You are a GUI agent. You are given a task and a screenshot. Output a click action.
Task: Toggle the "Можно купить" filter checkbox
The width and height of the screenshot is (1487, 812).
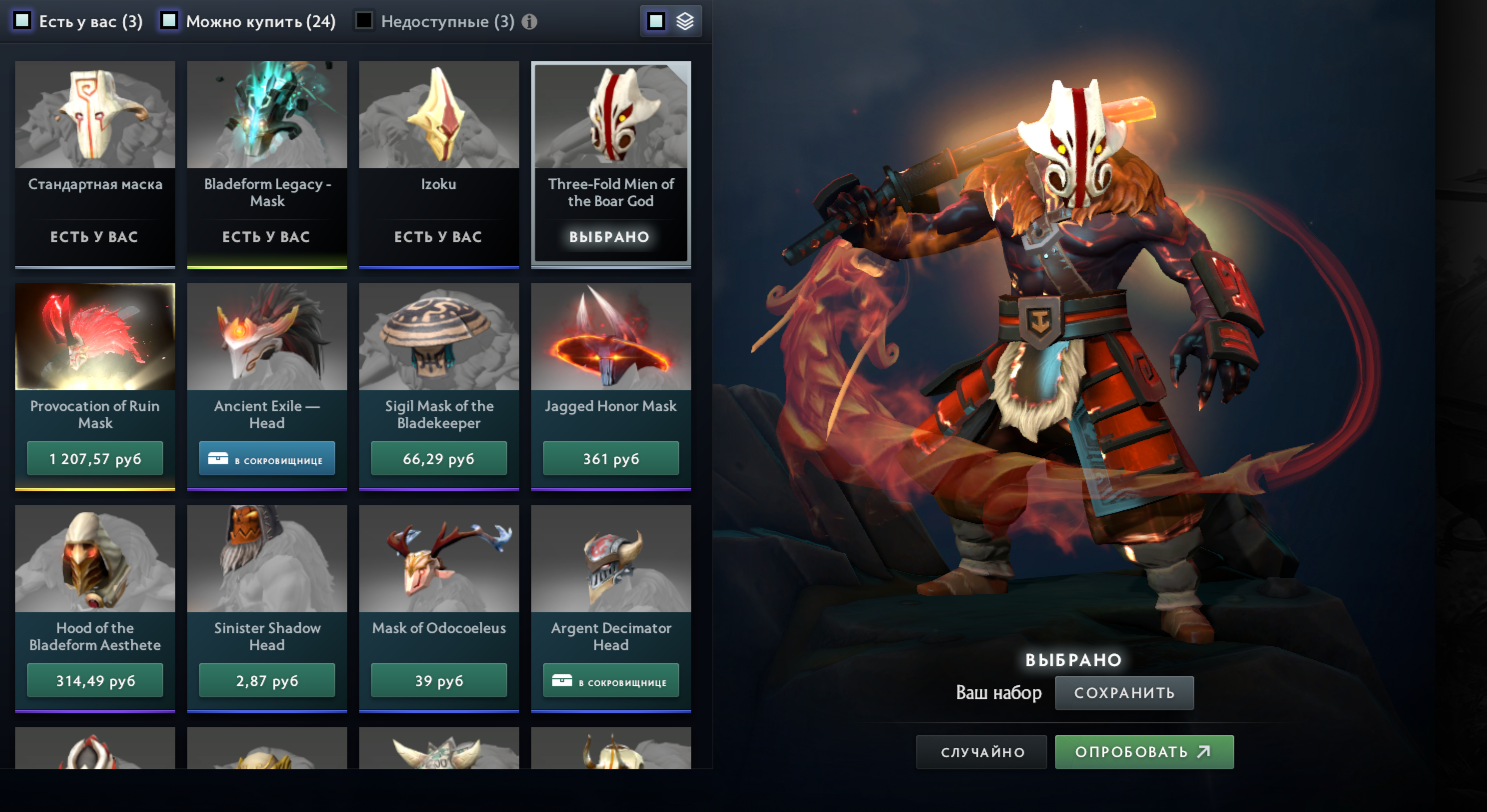[170, 21]
